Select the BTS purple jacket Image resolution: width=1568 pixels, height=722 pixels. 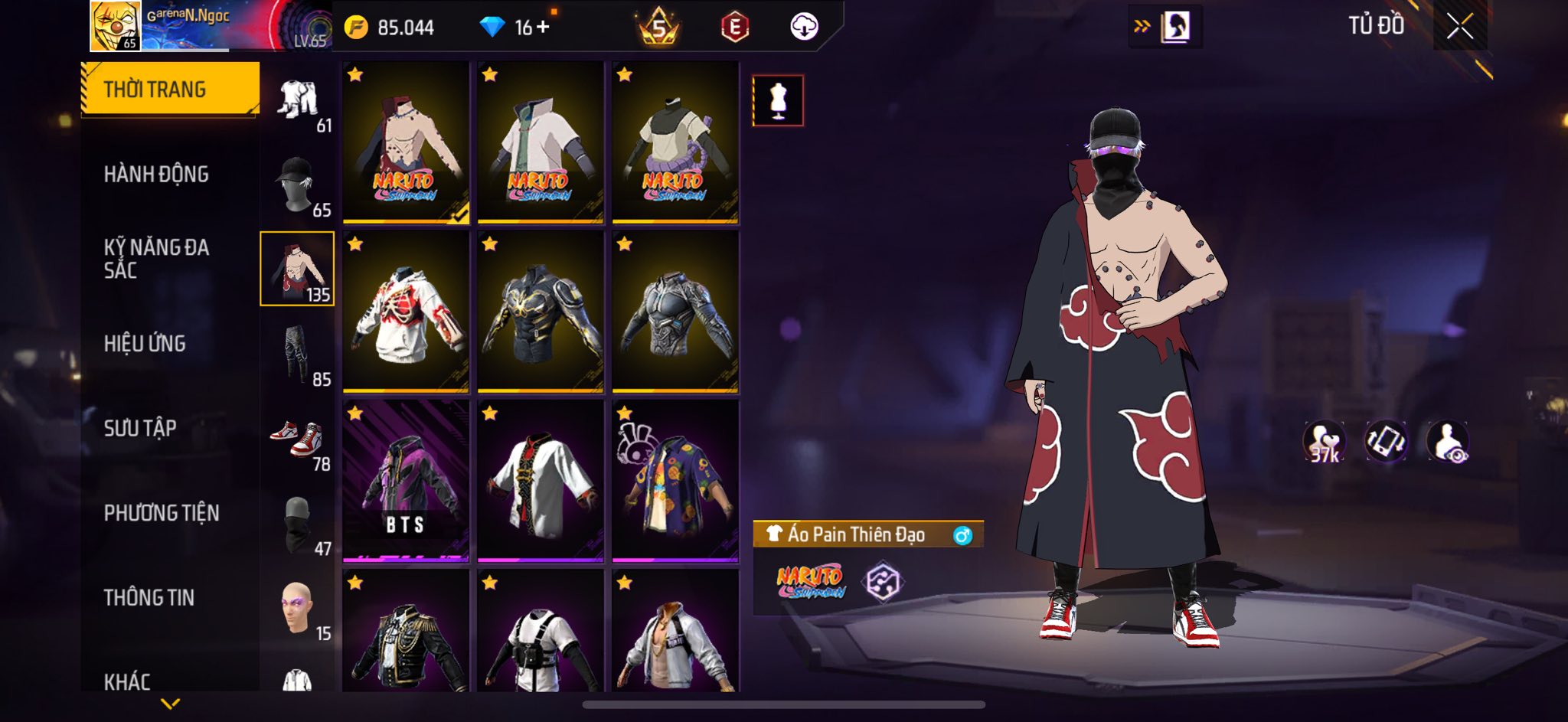click(x=406, y=481)
